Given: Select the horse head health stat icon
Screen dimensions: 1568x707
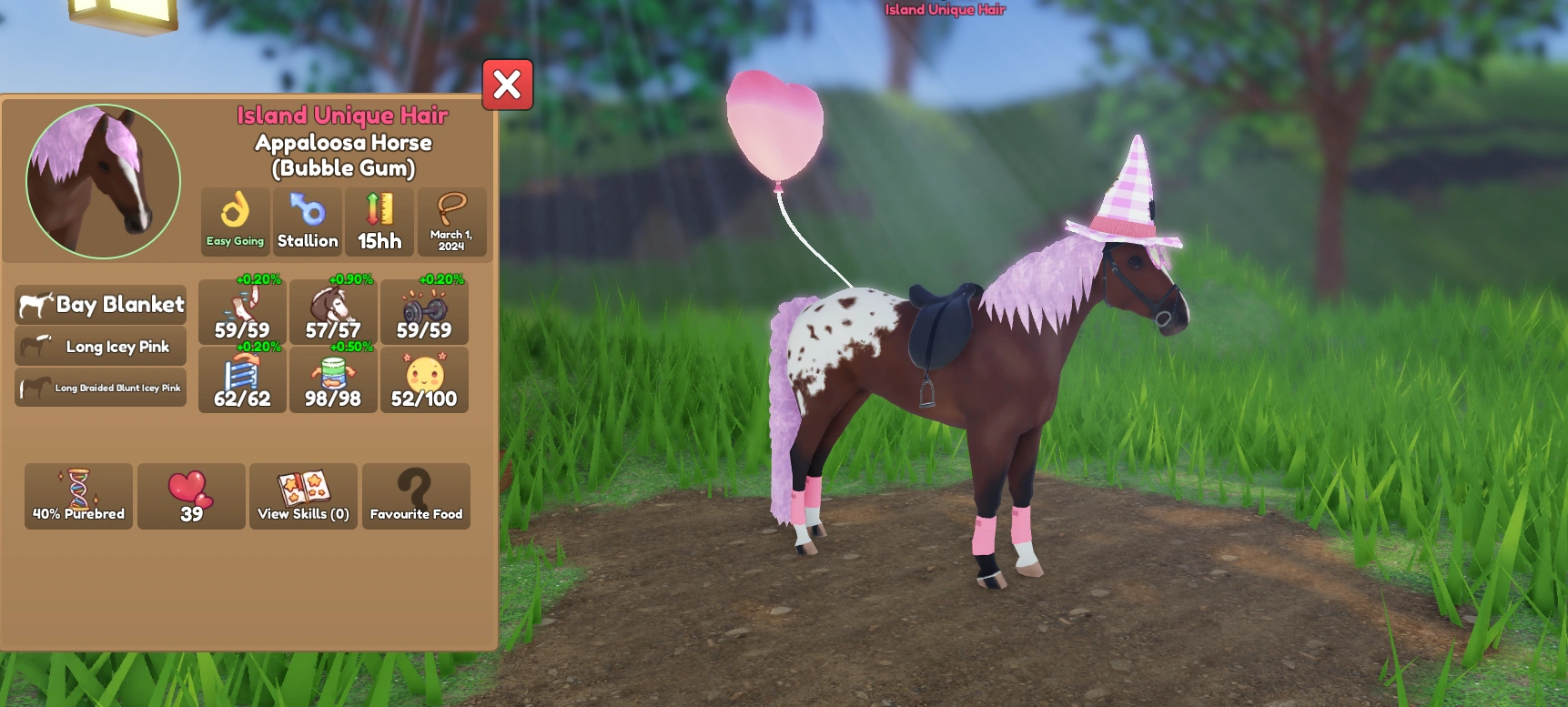Looking at the screenshot, I should pos(332,309).
